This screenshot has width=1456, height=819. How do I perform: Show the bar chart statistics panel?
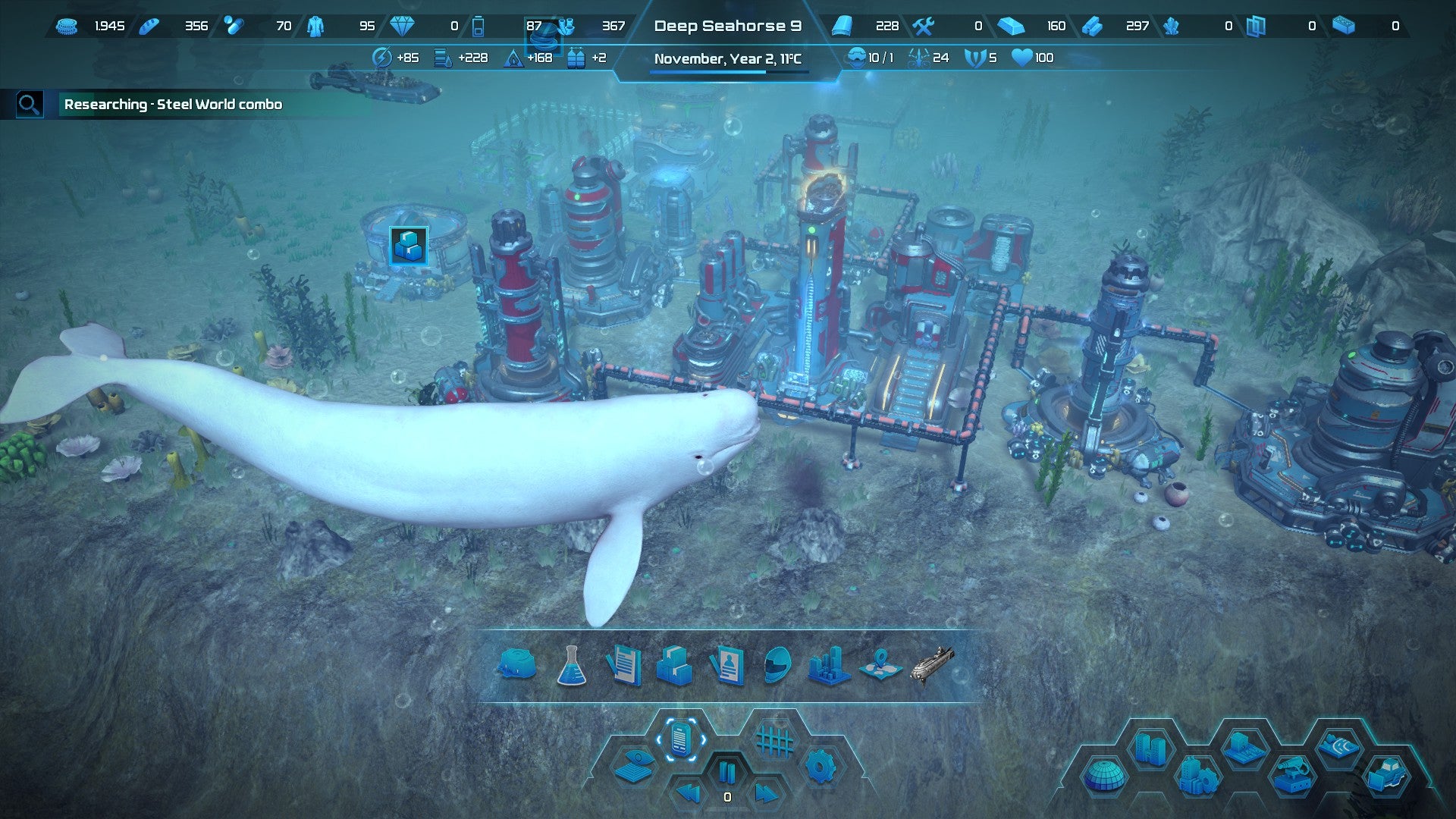coord(828,666)
